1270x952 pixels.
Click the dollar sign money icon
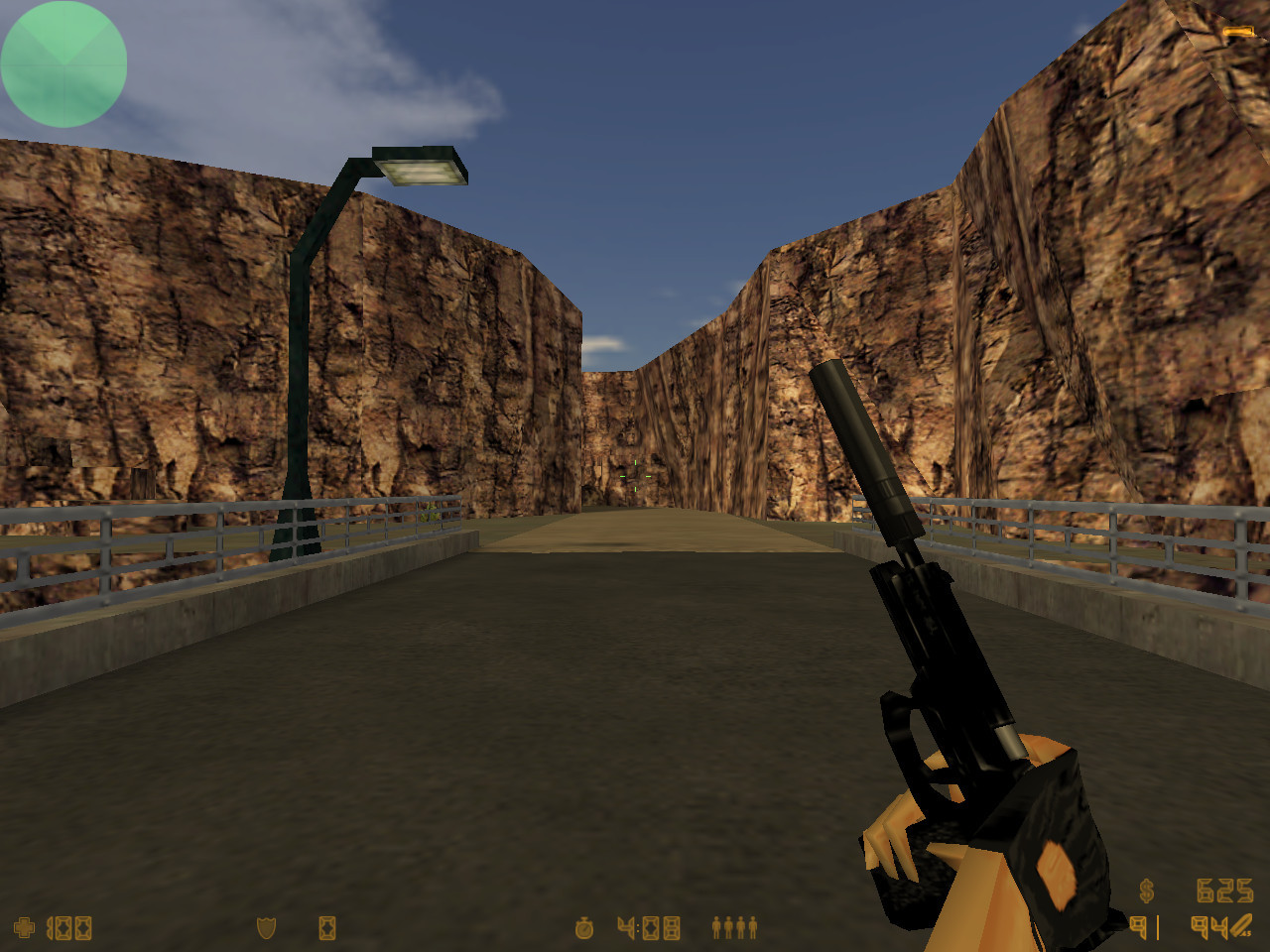click(x=1146, y=891)
